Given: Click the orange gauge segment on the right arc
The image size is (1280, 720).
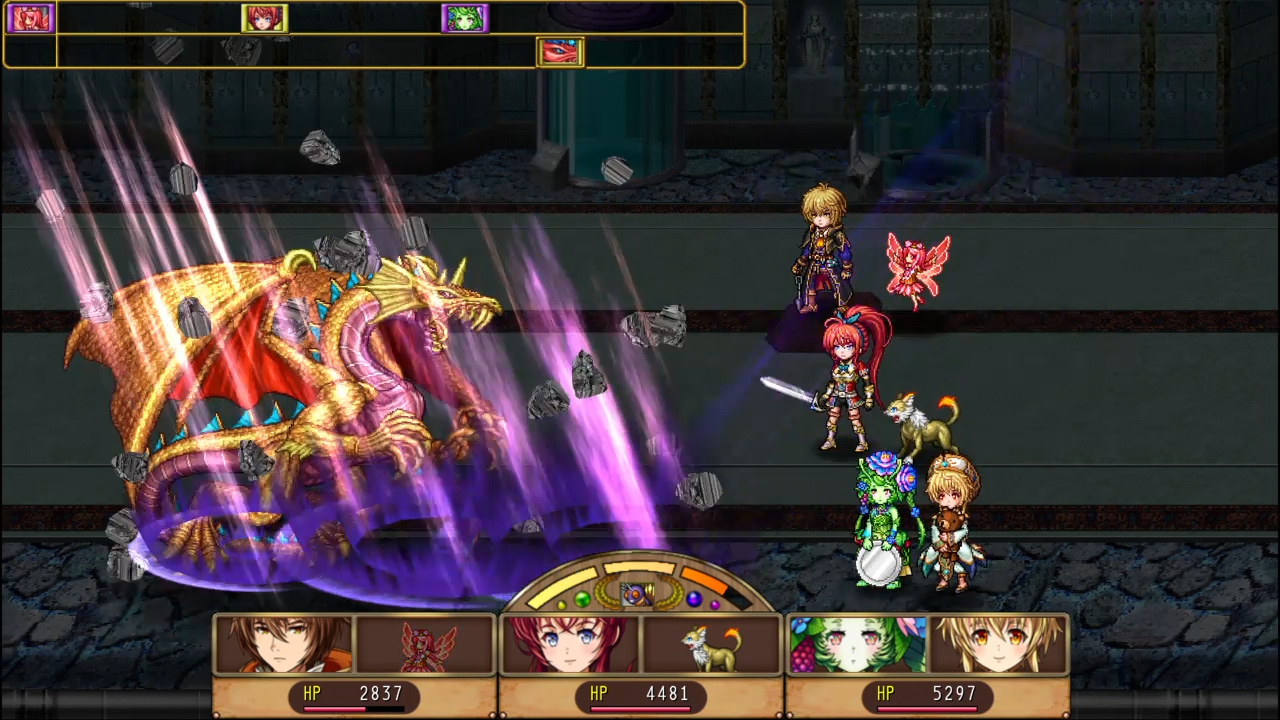Looking at the screenshot, I should pos(705,580).
